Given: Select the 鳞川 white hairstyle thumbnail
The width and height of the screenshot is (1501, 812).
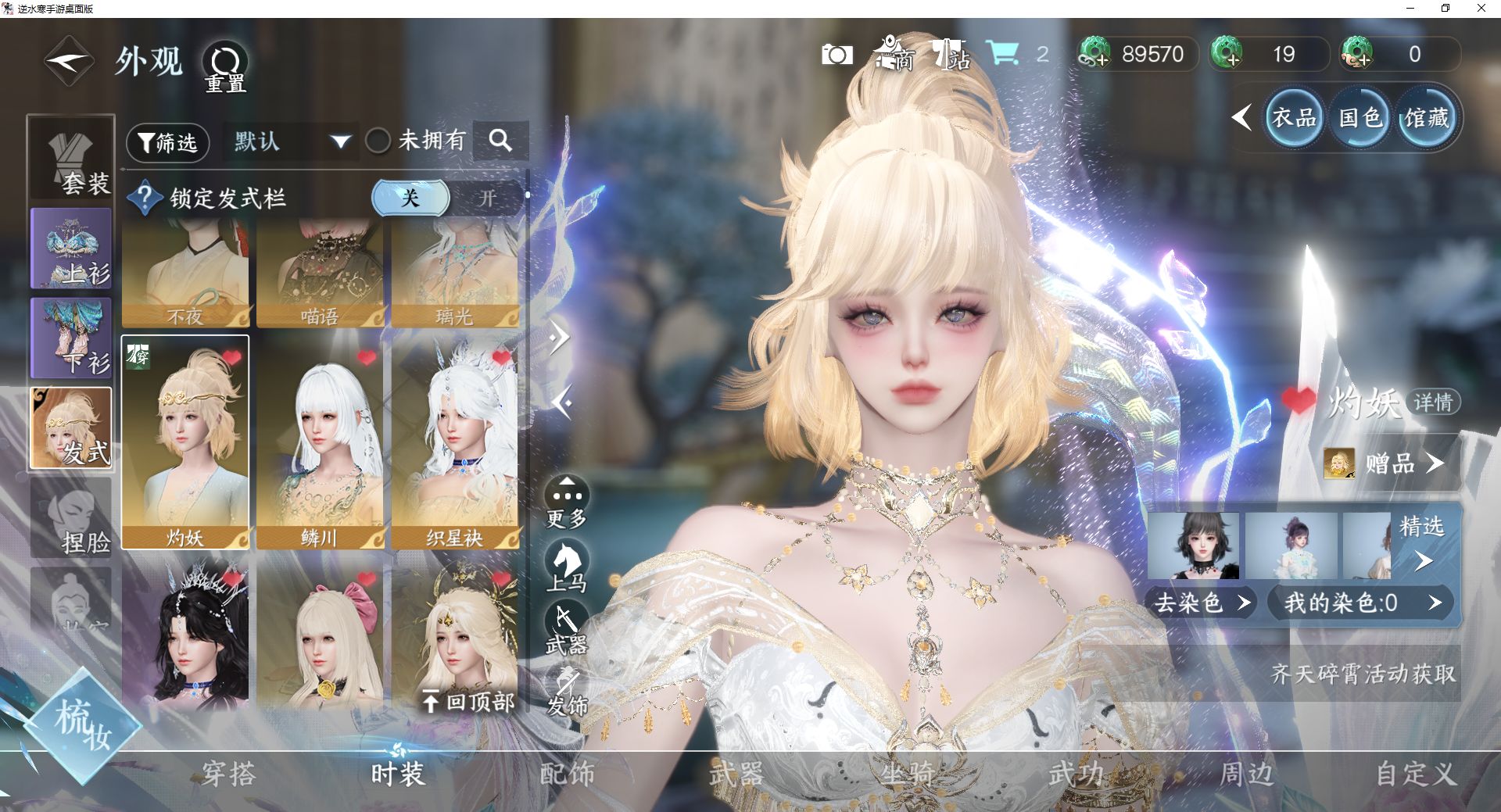Looking at the screenshot, I should 320,443.
